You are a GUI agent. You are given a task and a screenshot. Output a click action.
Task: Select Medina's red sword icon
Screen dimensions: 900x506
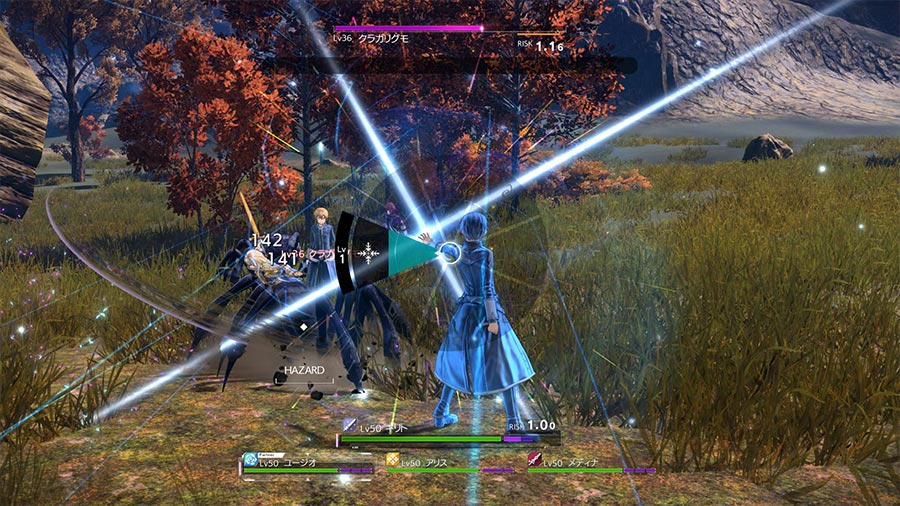click(534, 460)
